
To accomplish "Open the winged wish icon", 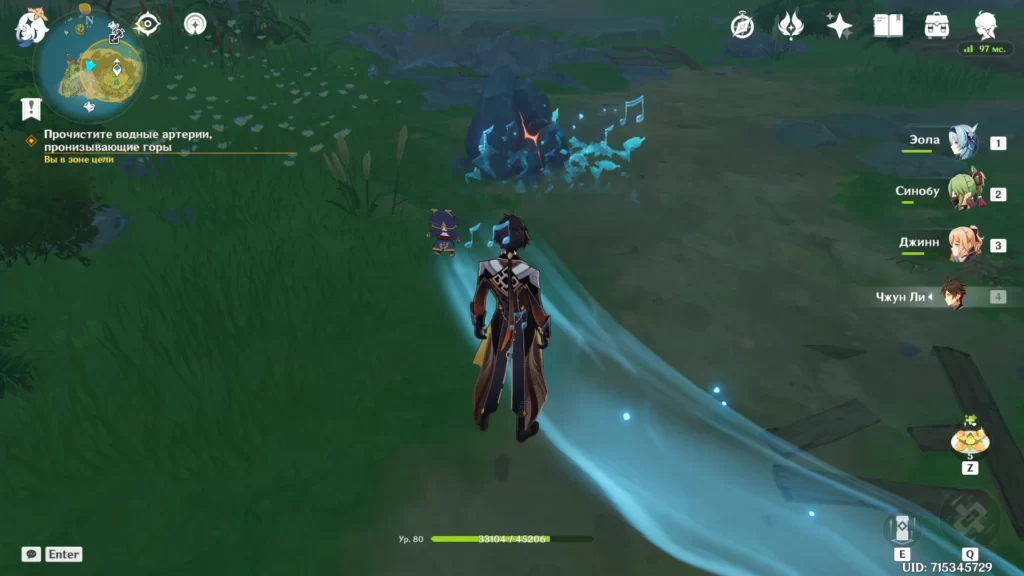I will tap(791, 26).
